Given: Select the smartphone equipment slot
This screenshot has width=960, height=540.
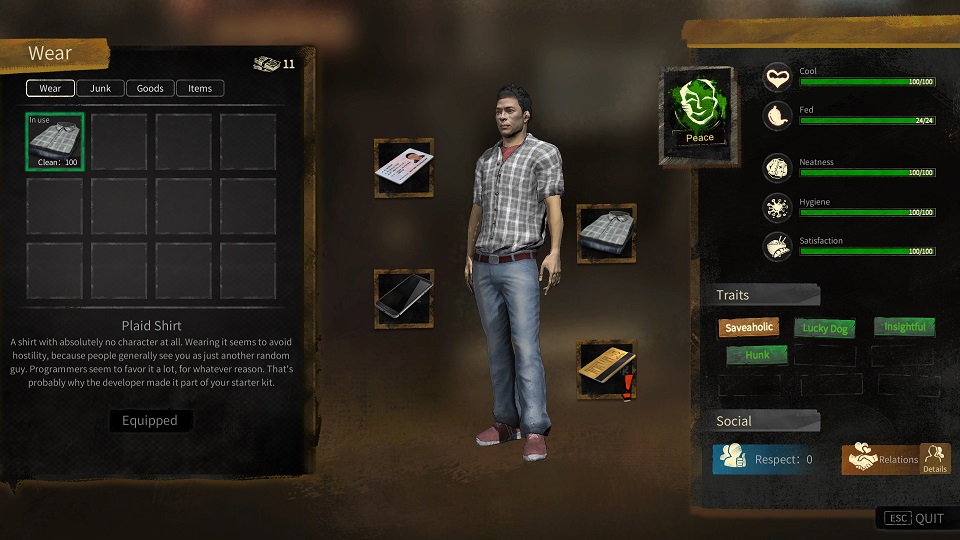Looking at the screenshot, I should pos(404,298).
